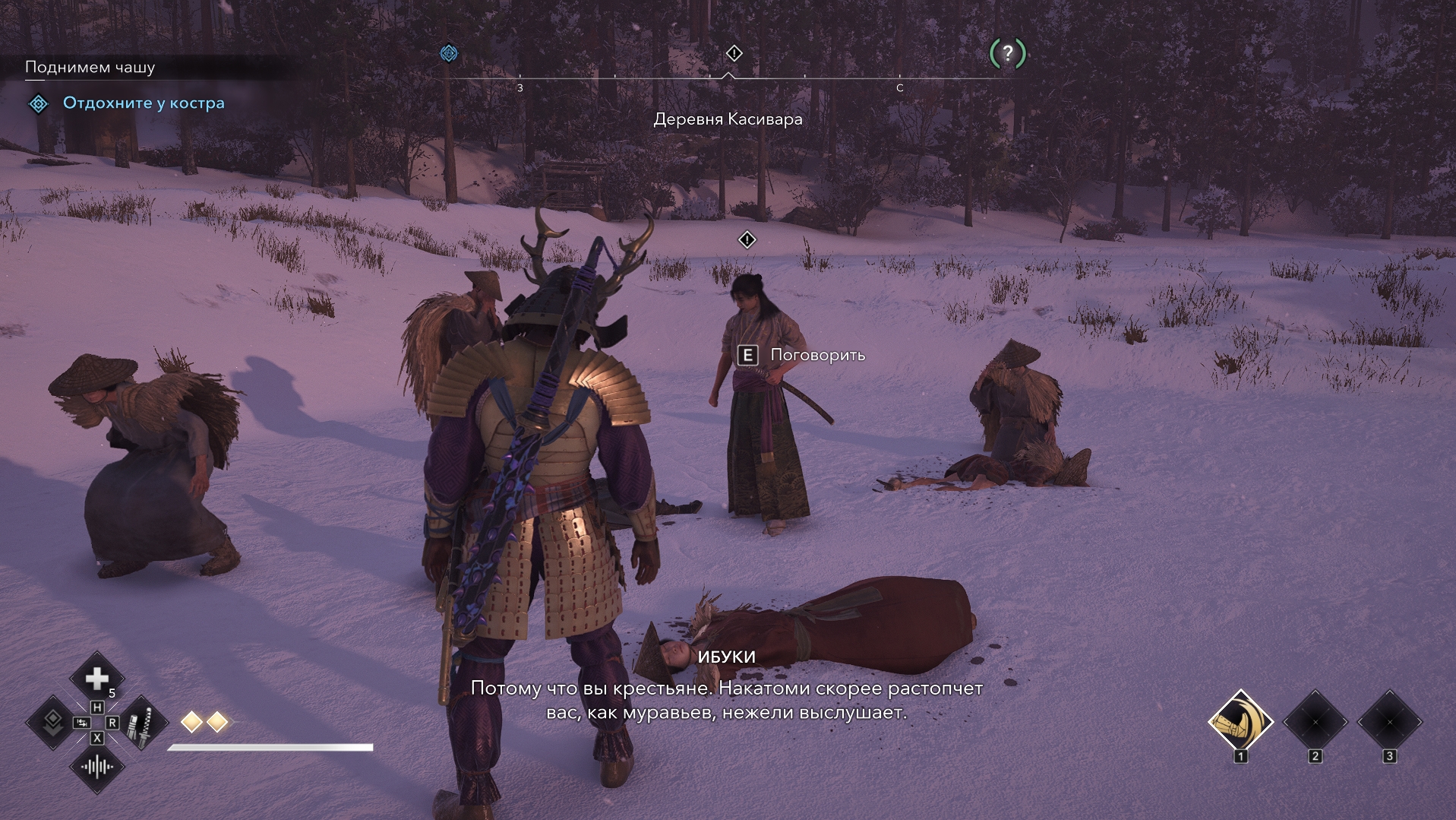Click the stacked diamond arrow icon

[52, 722]
